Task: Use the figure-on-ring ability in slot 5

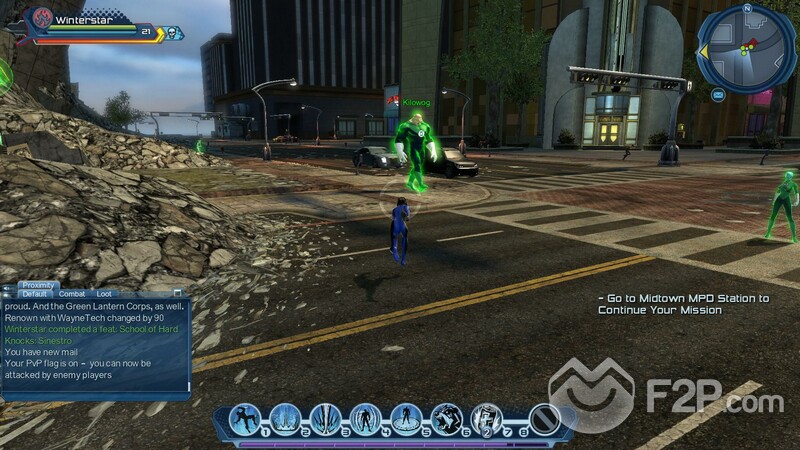Action: coord(405,418)
